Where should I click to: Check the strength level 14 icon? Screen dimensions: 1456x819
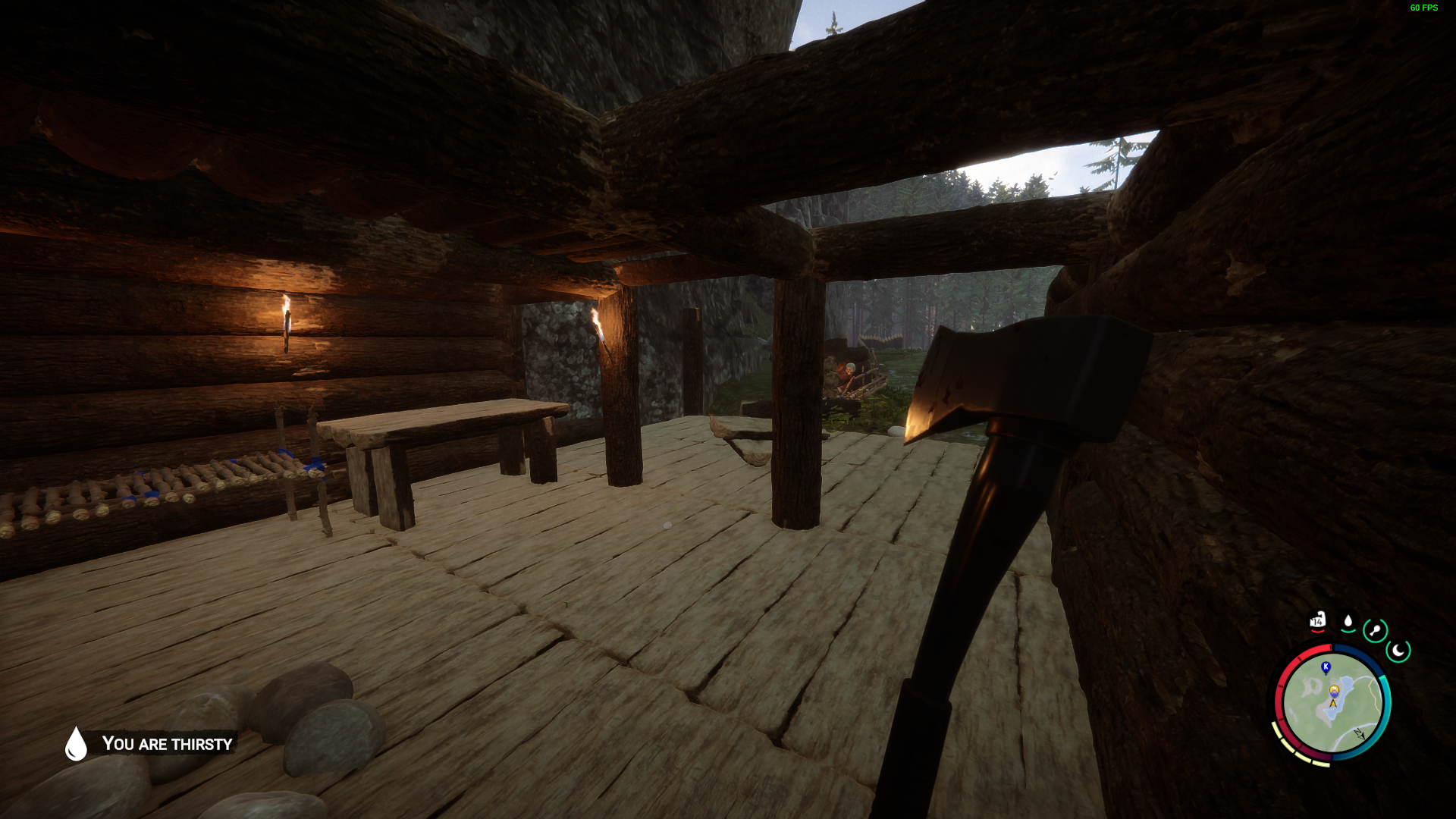pos(1318,621)
